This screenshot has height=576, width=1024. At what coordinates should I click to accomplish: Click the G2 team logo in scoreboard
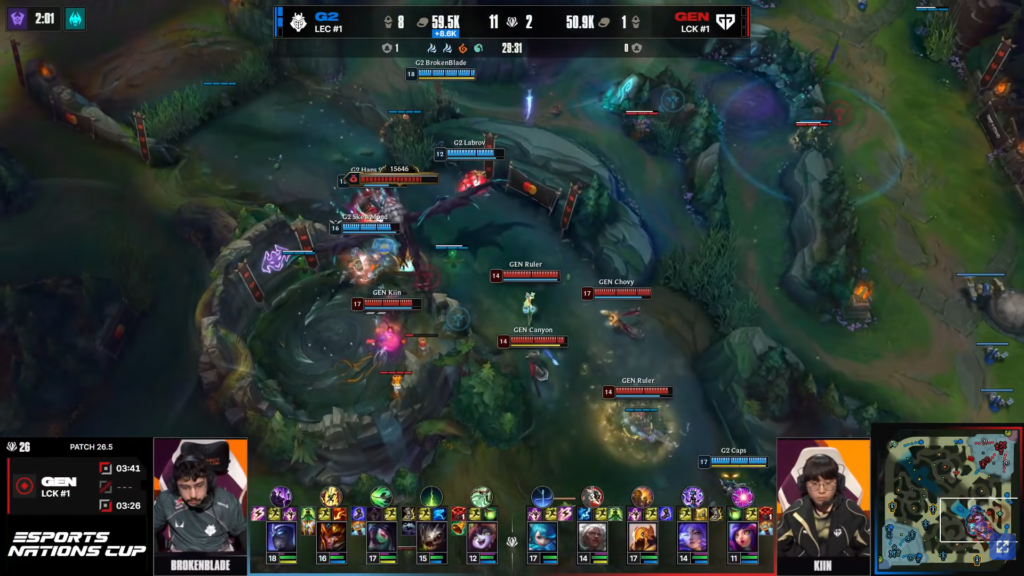[298, 22]
